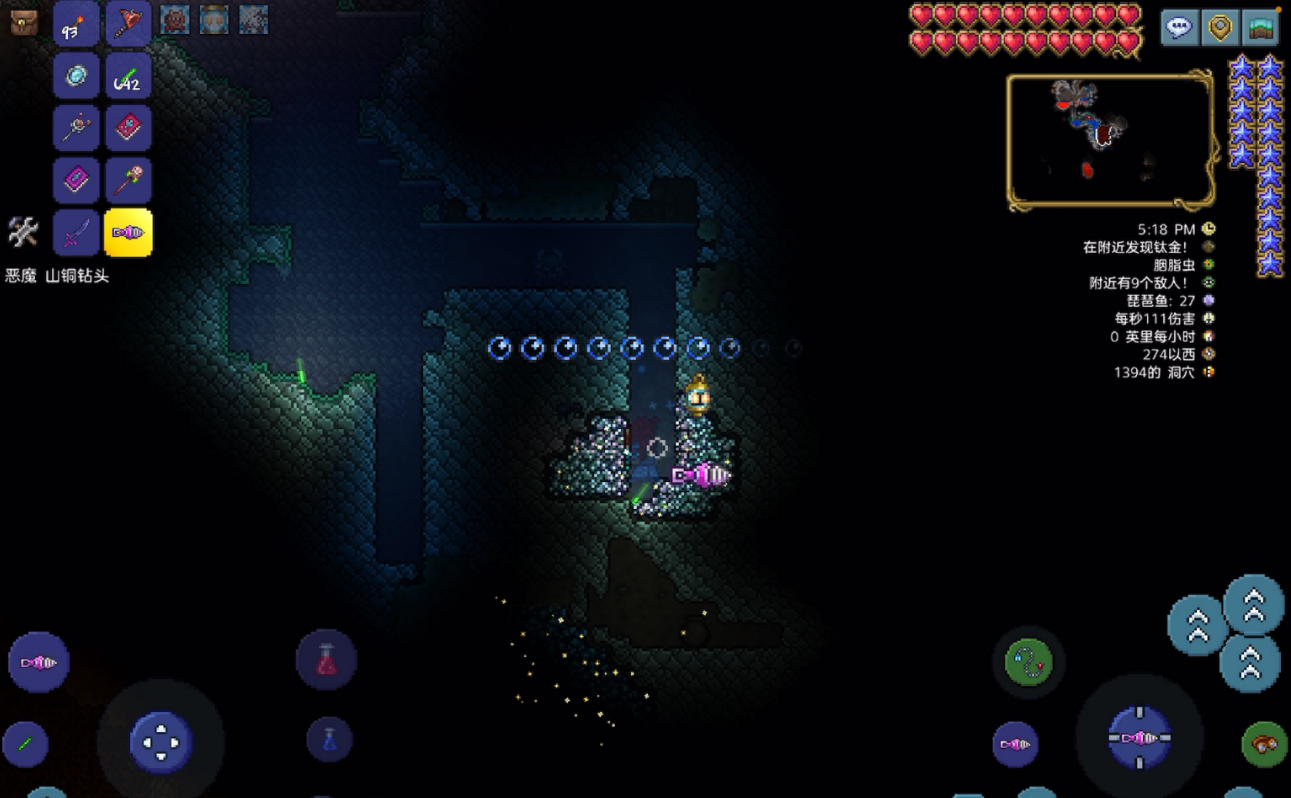Tap the binoculars zoom button

click(x=1264, y=744)
